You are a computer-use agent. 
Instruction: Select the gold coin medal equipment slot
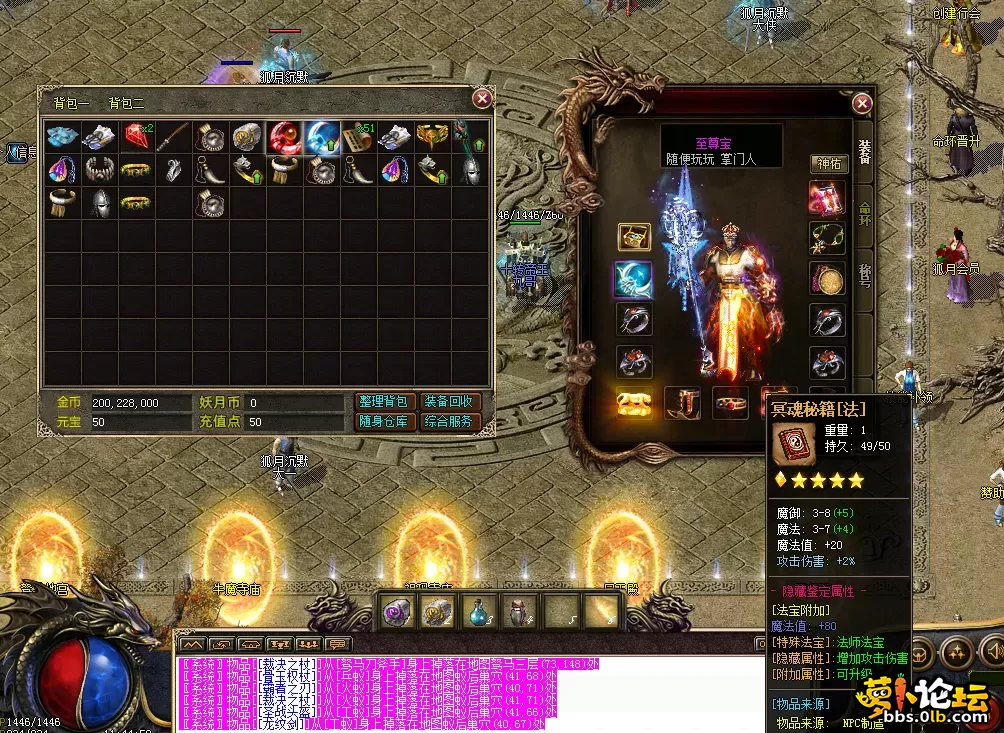(827, 280)
